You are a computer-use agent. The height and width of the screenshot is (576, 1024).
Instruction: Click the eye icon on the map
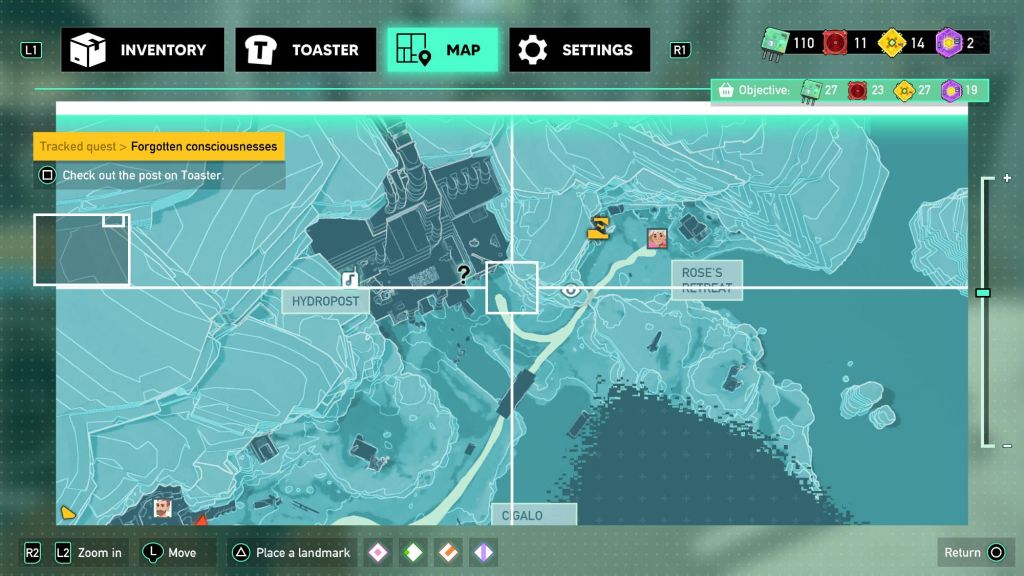coord(571,290)
